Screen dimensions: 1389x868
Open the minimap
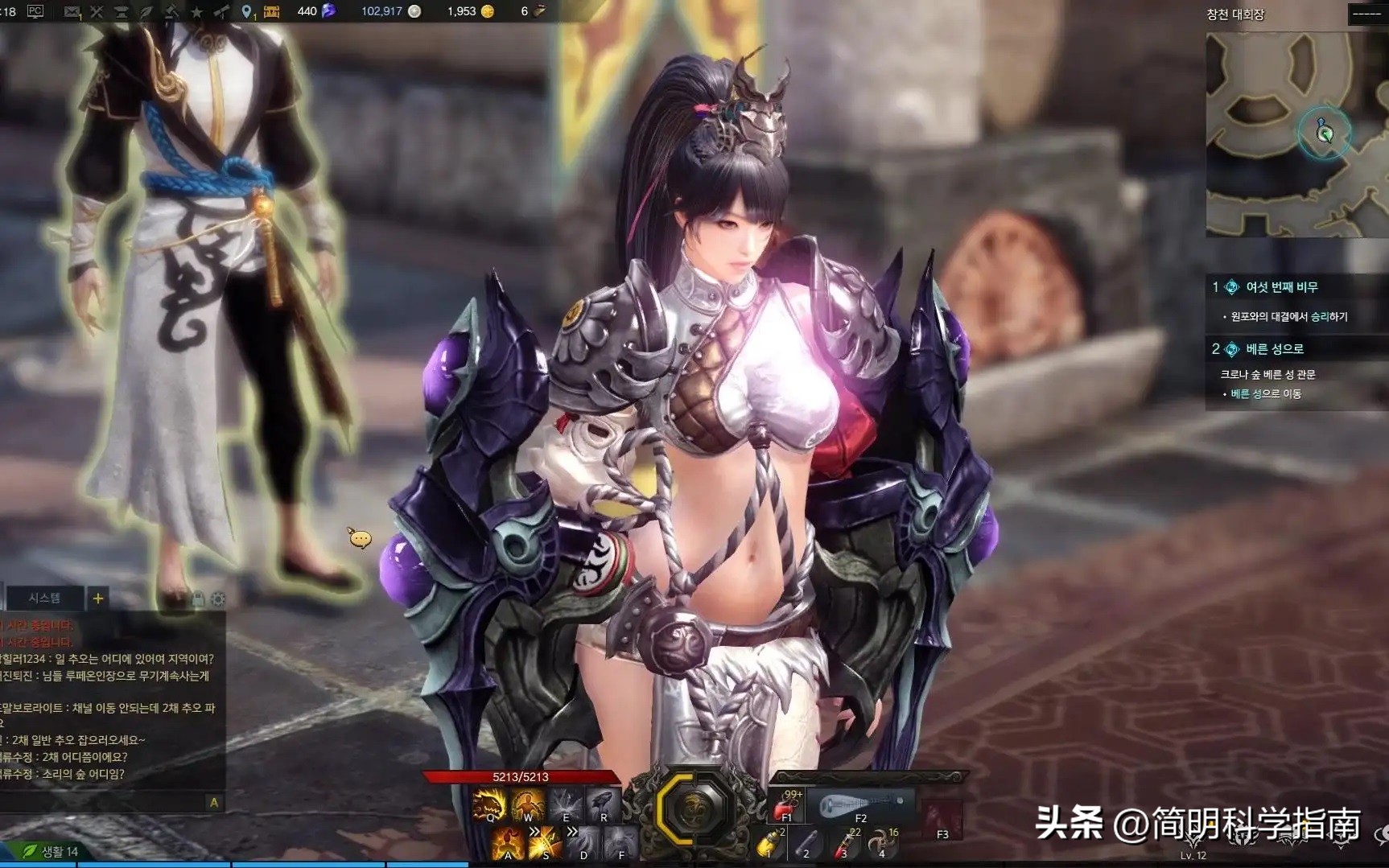[x=1296, y=134]
